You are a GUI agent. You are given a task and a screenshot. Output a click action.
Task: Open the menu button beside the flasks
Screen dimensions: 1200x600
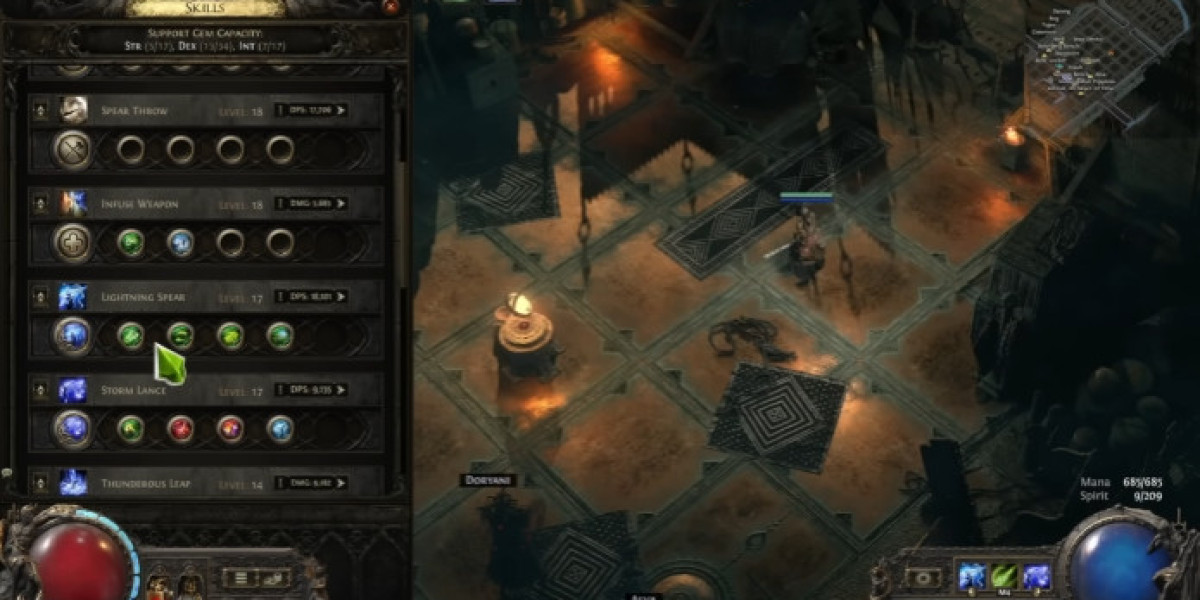click(x=240, y=578)
